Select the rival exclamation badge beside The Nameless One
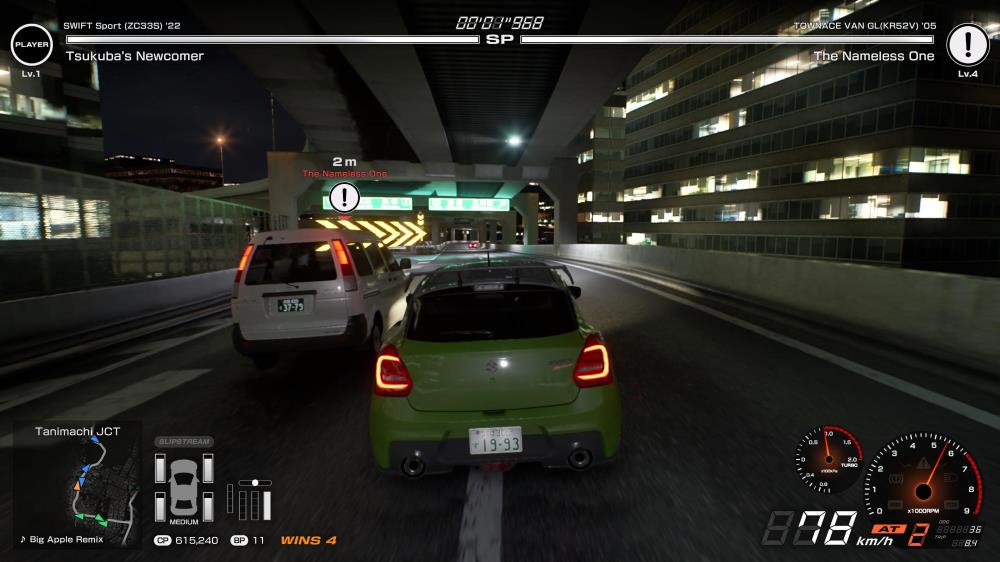This screenshot has height=562, width=1000. coord(967,44)
